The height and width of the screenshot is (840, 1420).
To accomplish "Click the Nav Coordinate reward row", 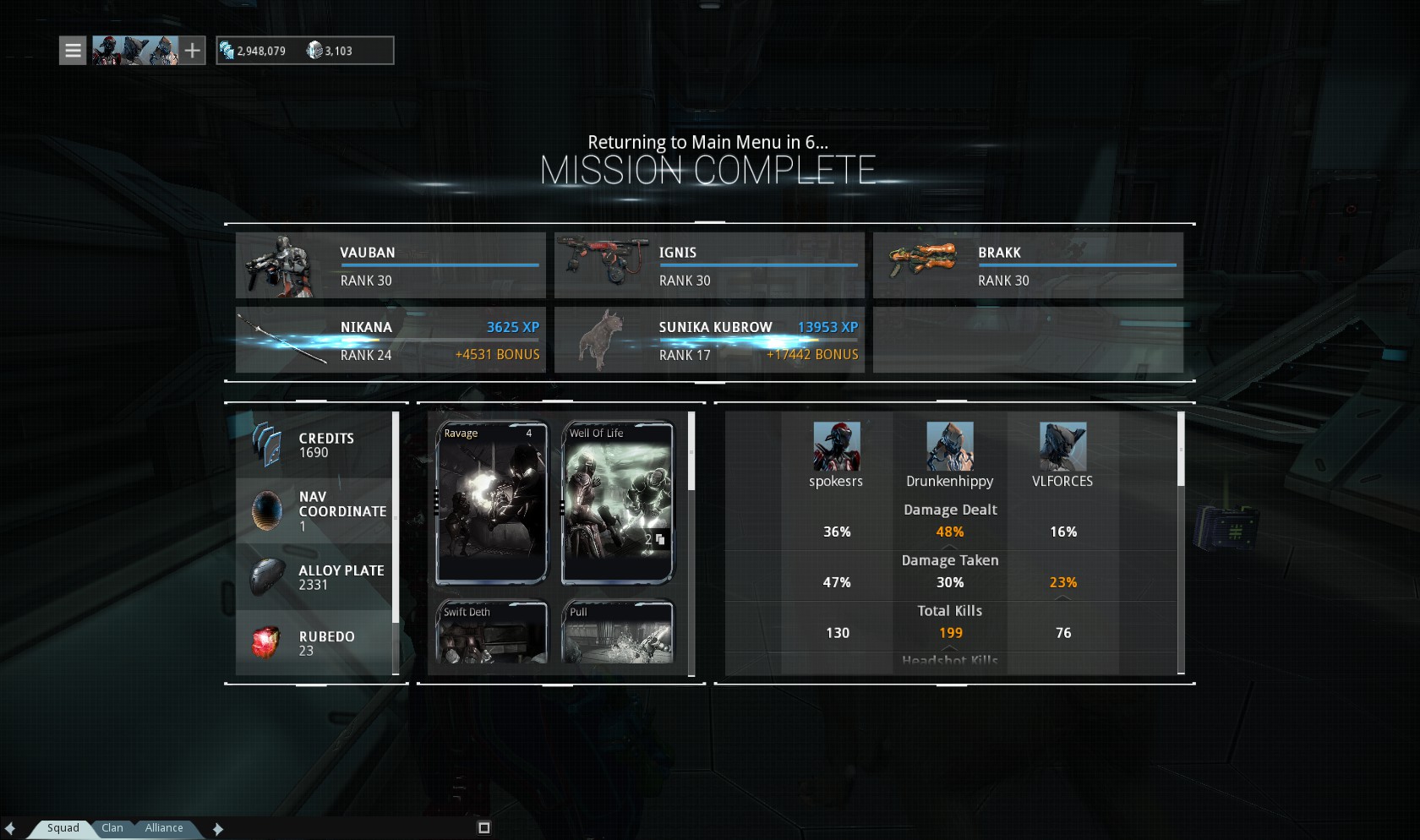I will [x=314, y=511].
